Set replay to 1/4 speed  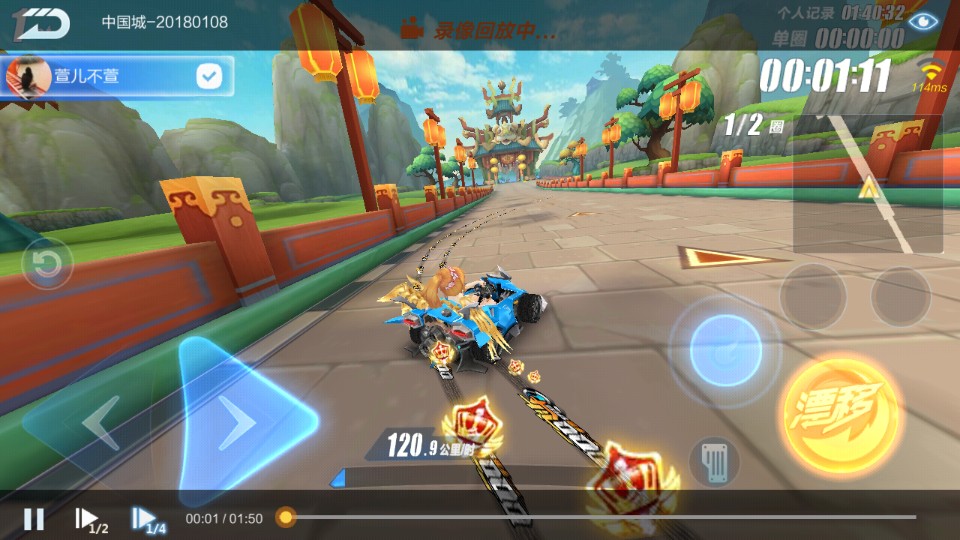(x=148, y=519)
